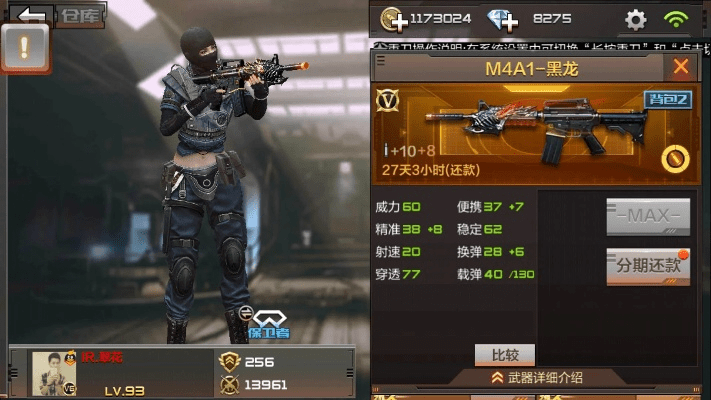Open the exclamation mark notice icon

(x=25, y=47)
